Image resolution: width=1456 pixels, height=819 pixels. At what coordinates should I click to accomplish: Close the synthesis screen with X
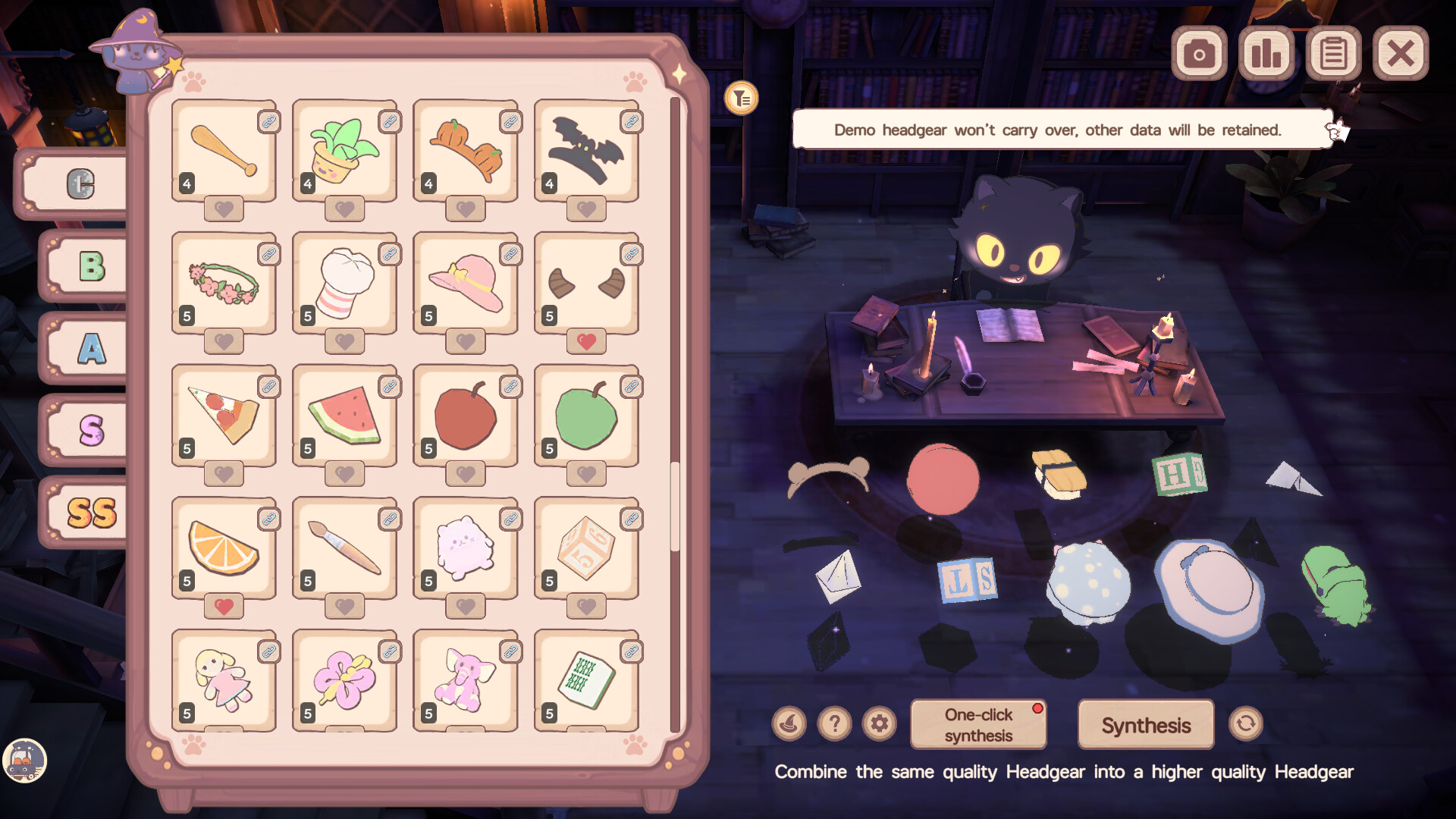tap(1400, 54)
